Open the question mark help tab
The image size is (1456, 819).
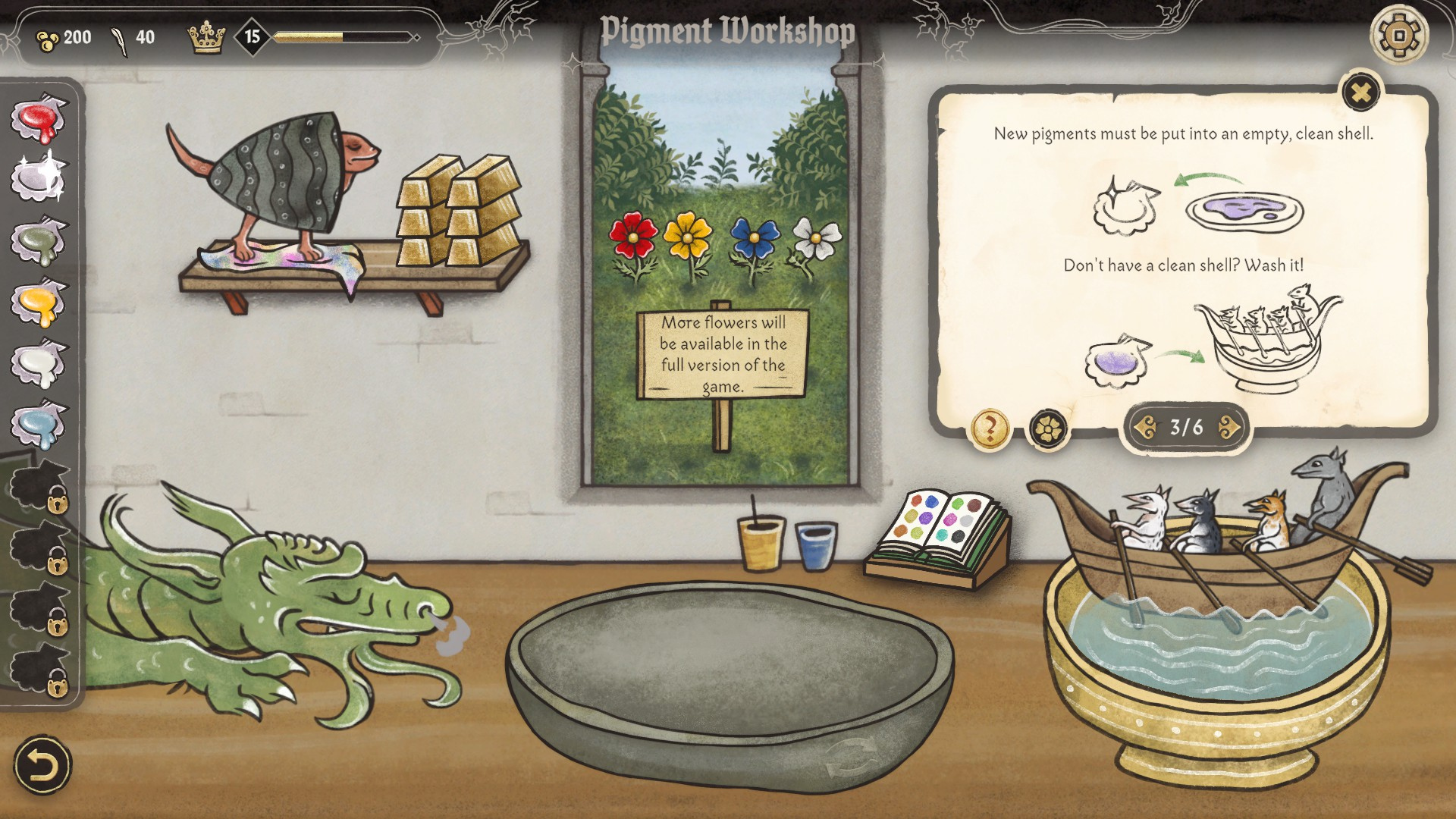[990, 429]
